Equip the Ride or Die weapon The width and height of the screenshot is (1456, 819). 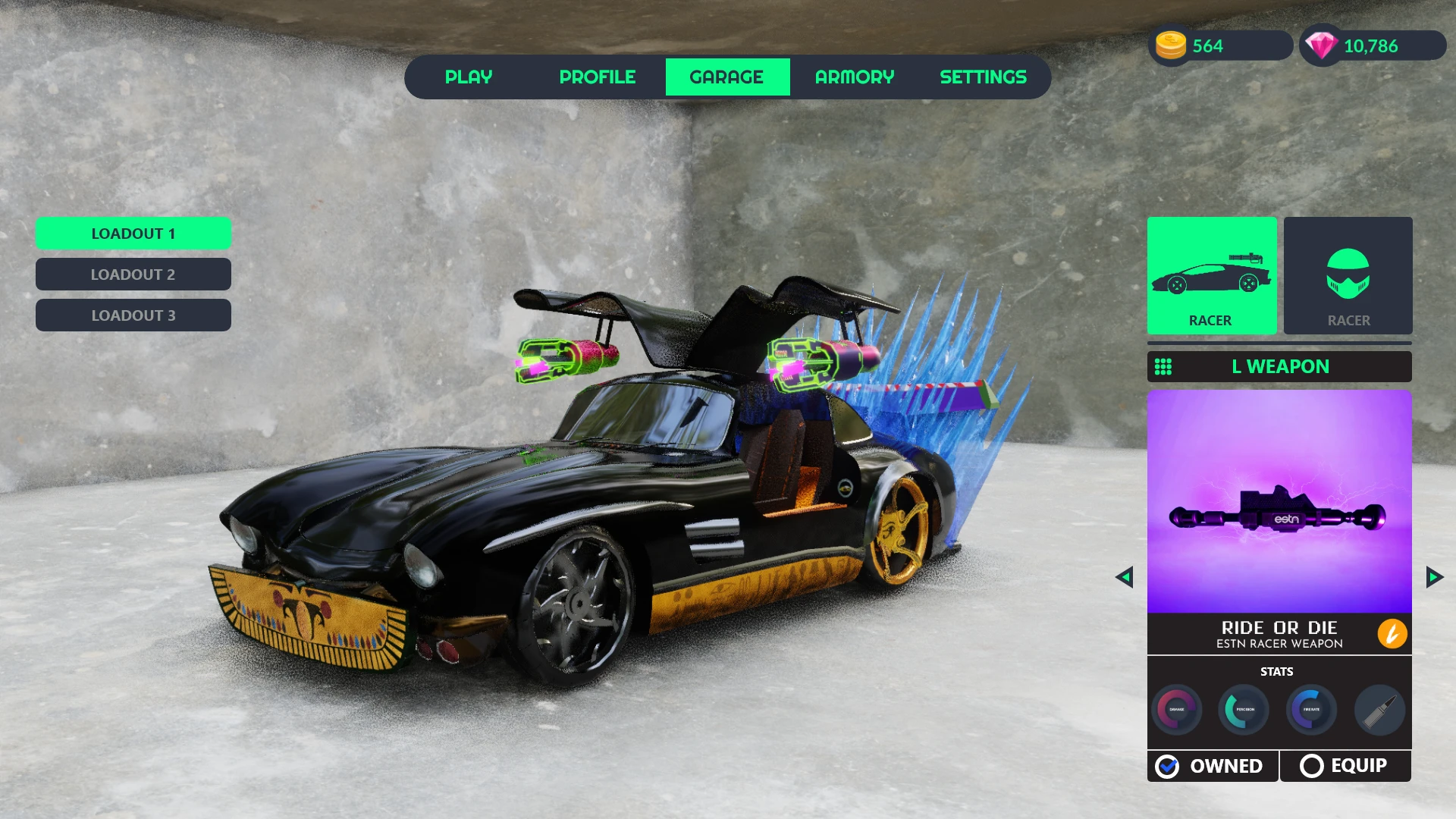click(x=1345, y=766)
